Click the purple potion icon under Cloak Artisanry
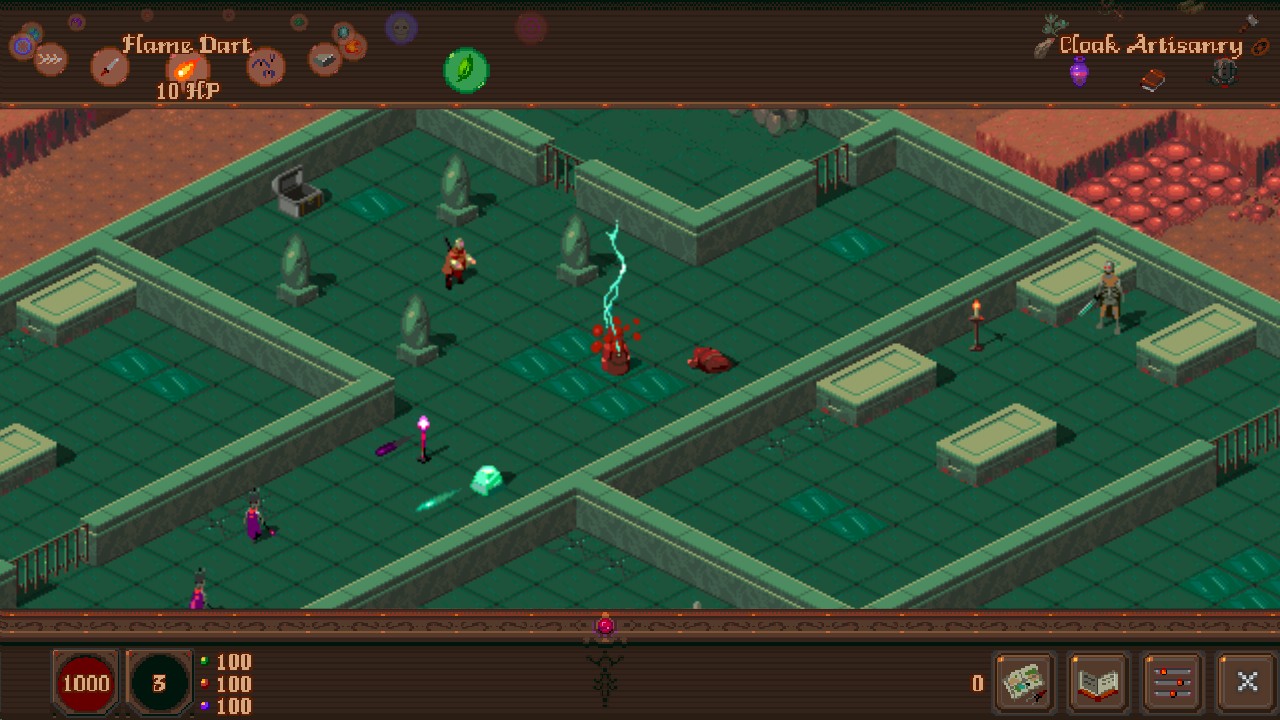The width and height of the screenshot is (1280, 720). tap(1078, 71)
